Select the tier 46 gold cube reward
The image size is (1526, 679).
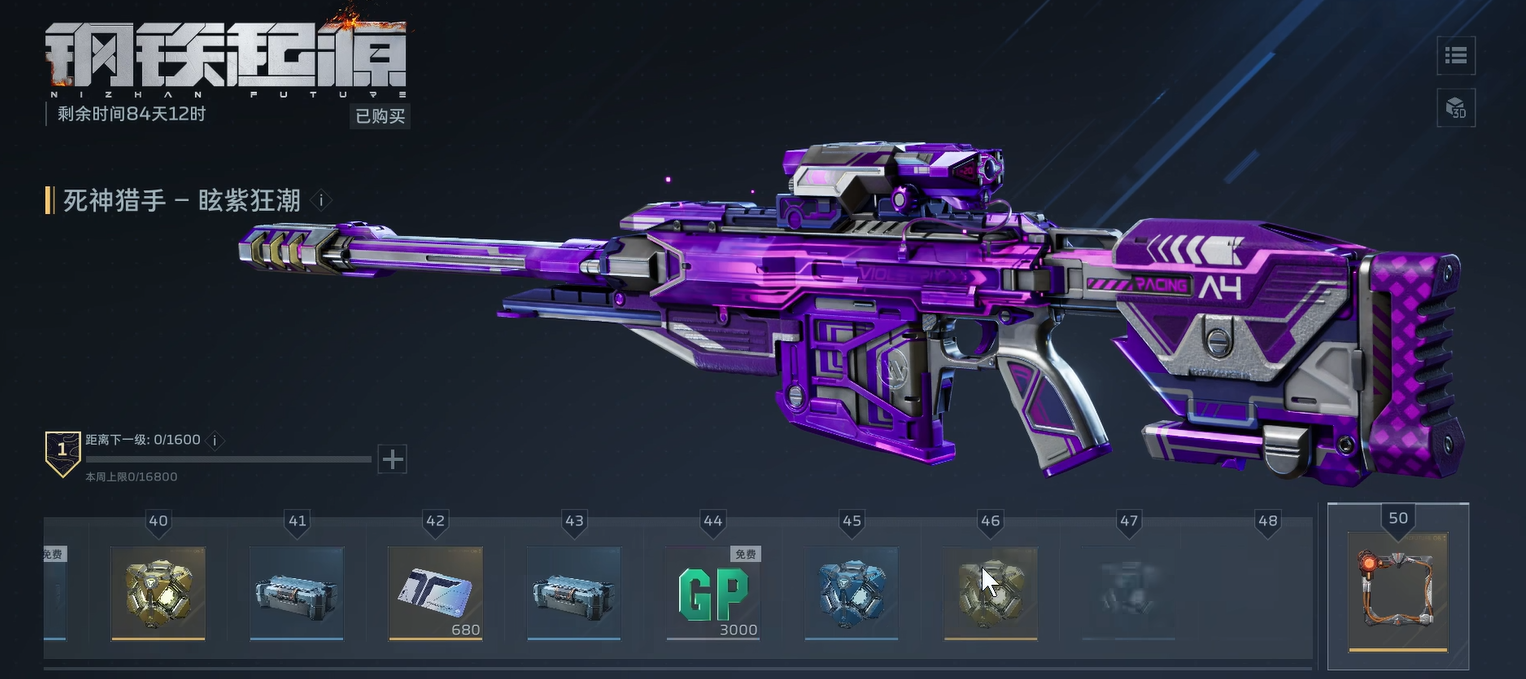(990, 592)
